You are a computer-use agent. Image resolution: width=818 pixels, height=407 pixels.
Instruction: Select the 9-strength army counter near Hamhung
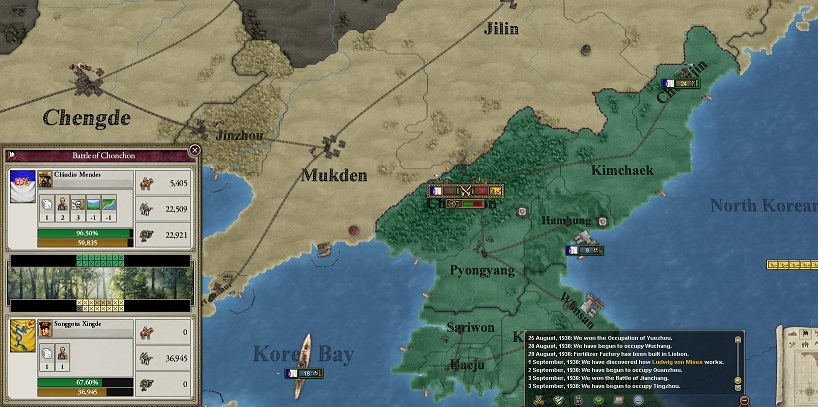pyautogui.click(x=585, y=250)
